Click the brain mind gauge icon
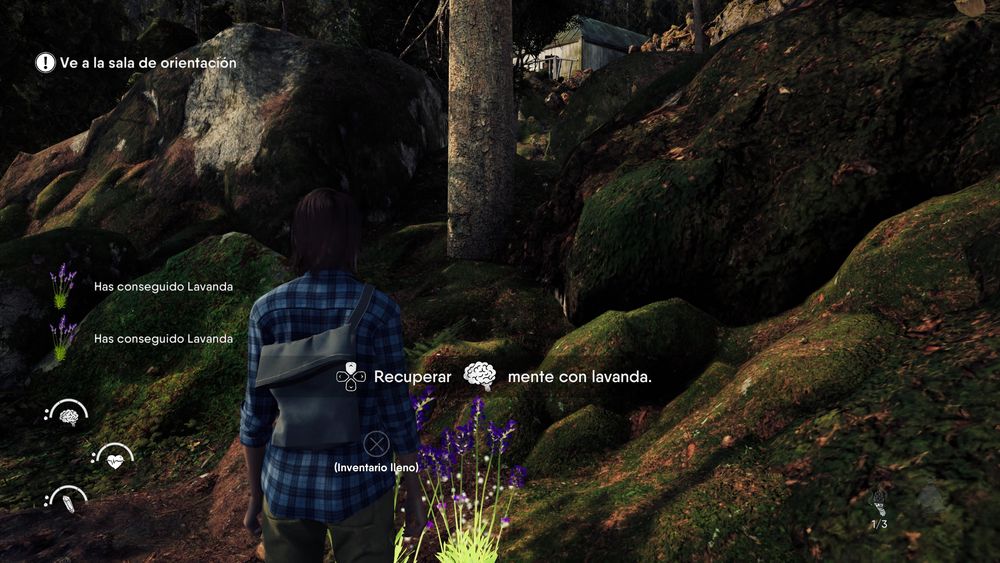Viewport: 1000px width, 563px height. tap(68, 416)
